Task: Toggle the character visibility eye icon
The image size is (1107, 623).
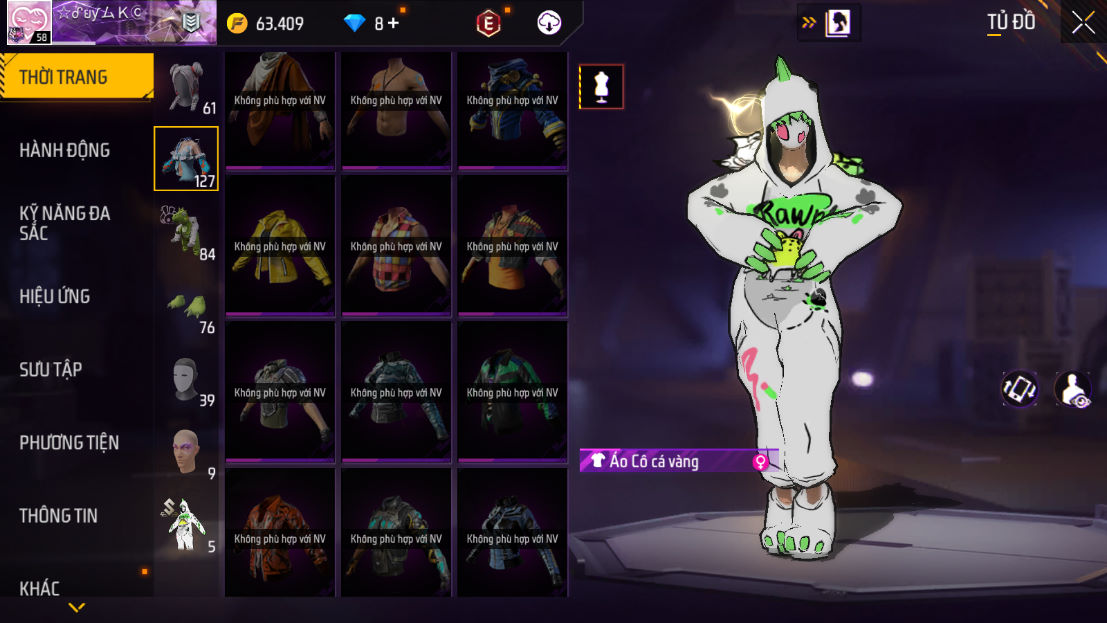Action: coord(1072,389)
